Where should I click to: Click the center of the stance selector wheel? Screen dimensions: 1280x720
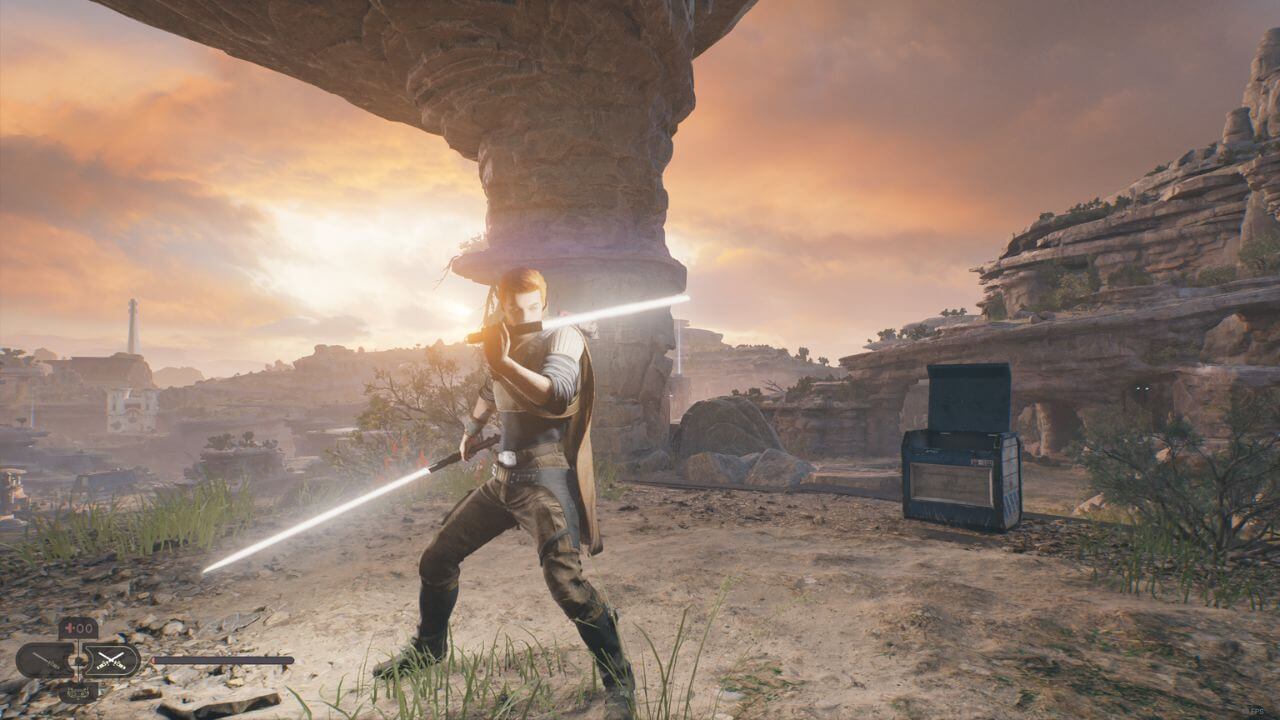[78, 661]
